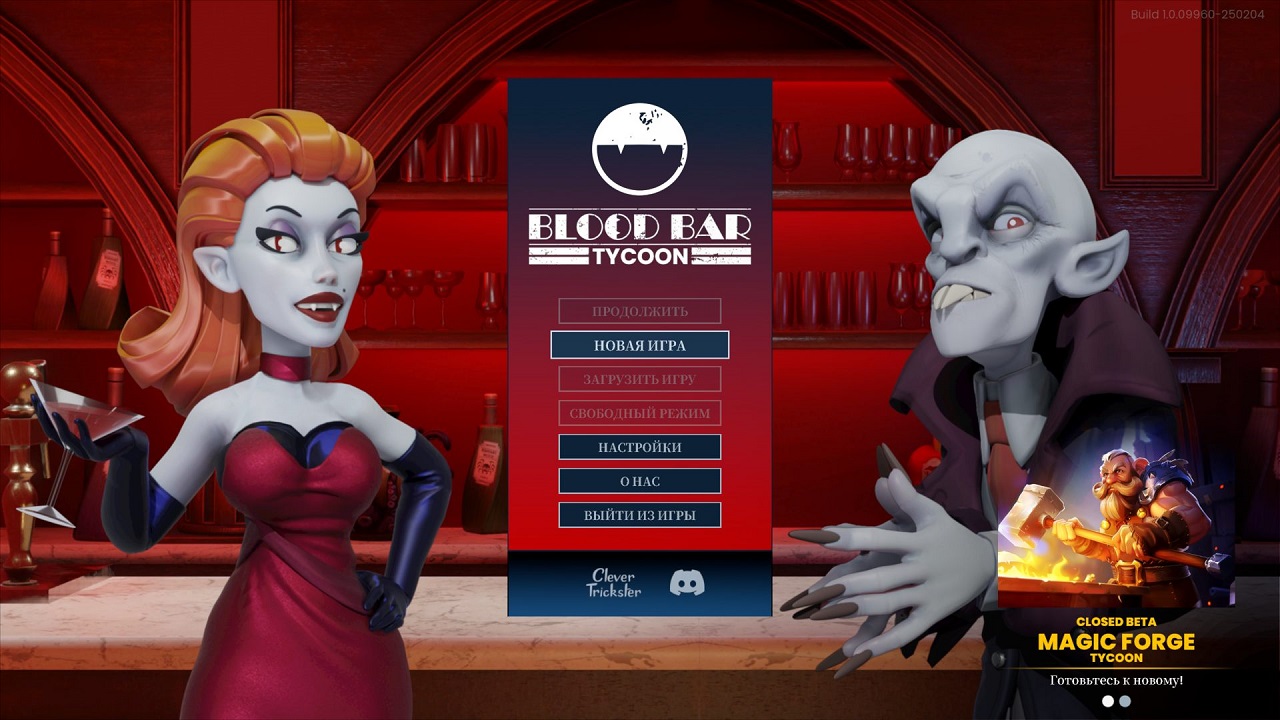
Task: Open НАСТРОЙКИ settings menu
Action: [639, 447]
